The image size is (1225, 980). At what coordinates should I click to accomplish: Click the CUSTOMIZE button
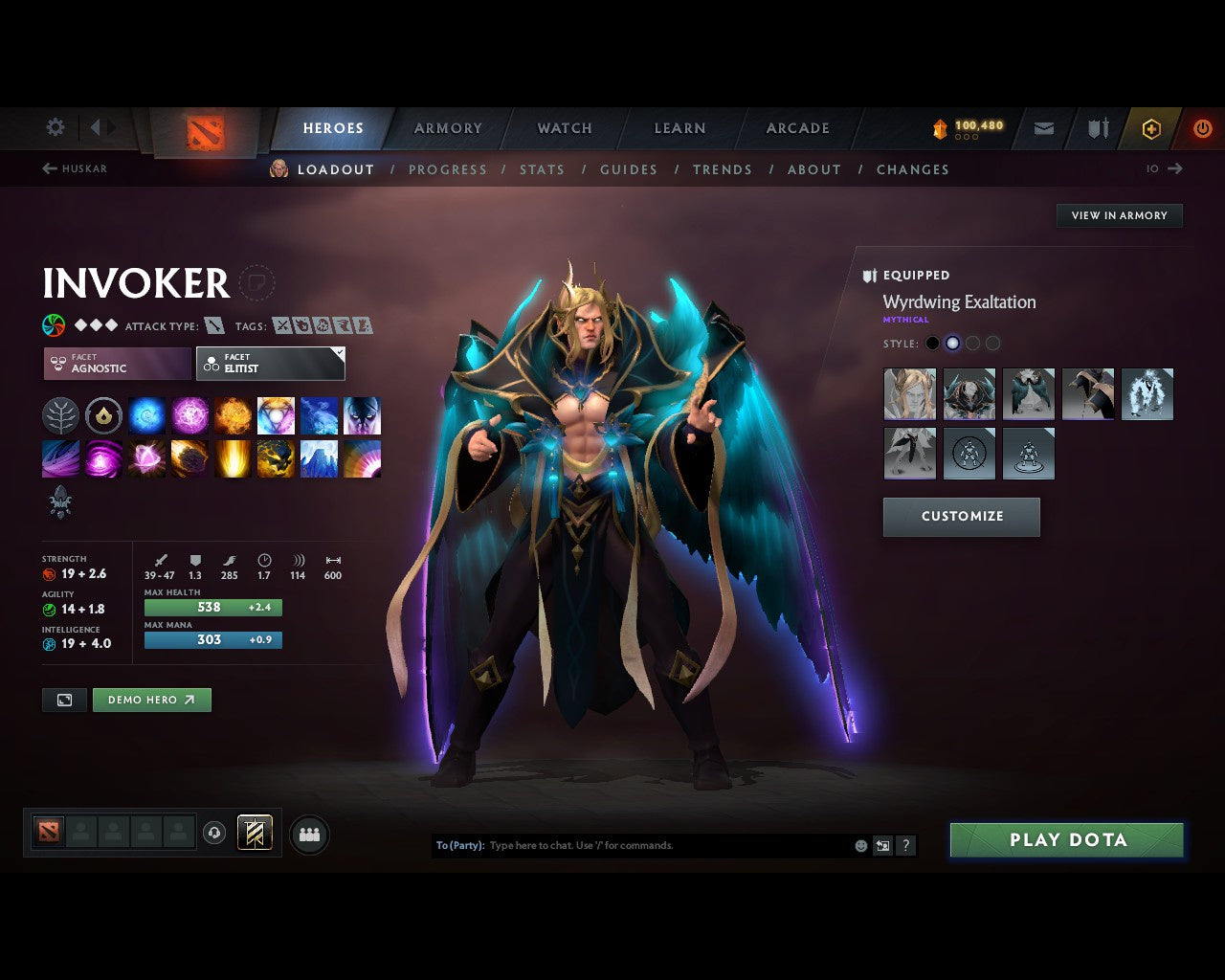coord(961,517)
